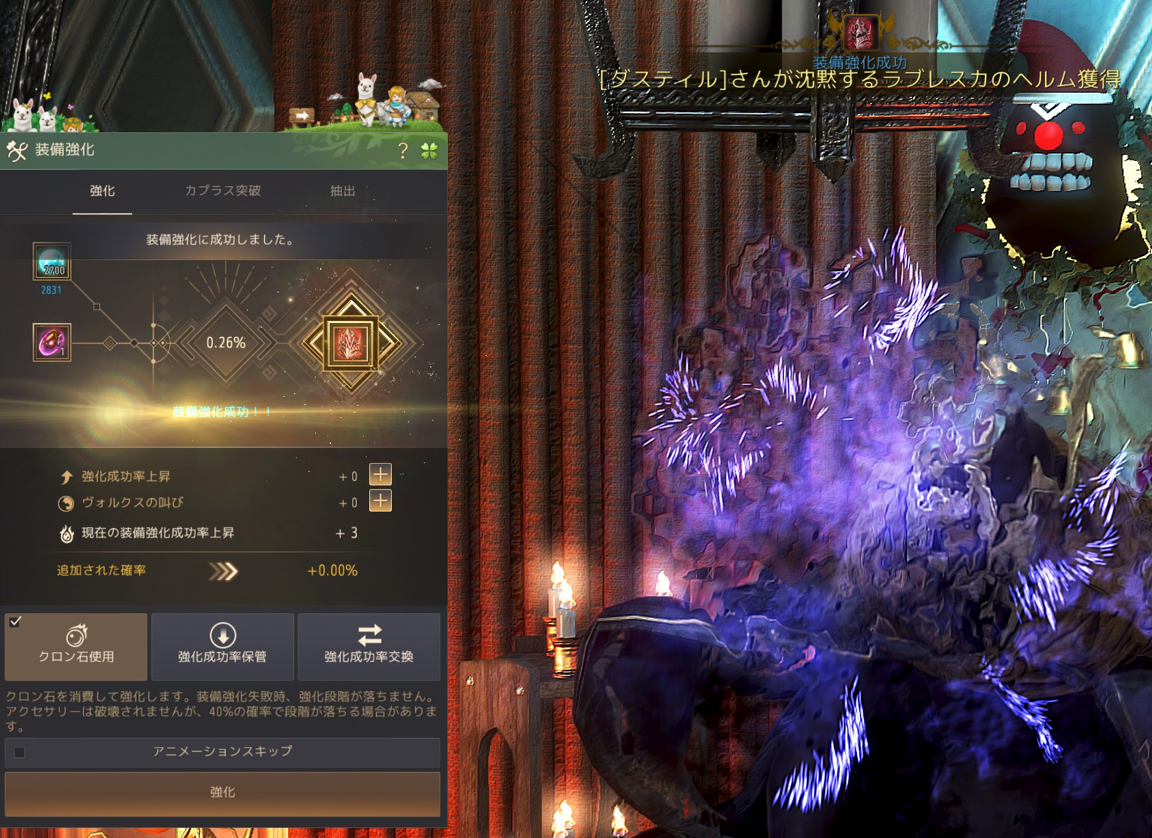Click the helm icon in the loot notification
Image resolution: width=1152 pixels, height=838 pixels.
click(x=860, y=33)
